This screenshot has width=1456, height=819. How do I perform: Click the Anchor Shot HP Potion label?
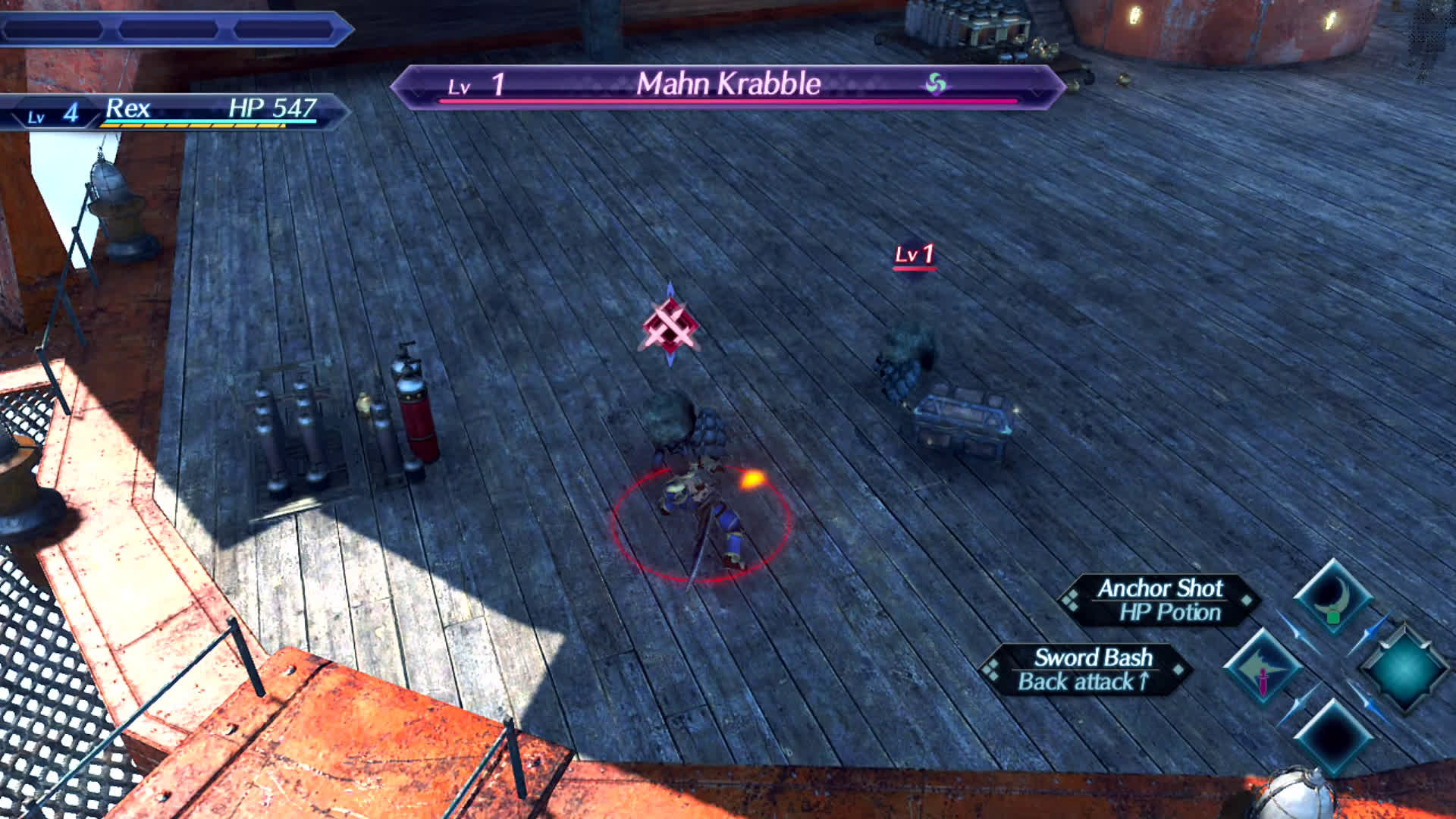pyautogui.click(x=1159, y=600)
